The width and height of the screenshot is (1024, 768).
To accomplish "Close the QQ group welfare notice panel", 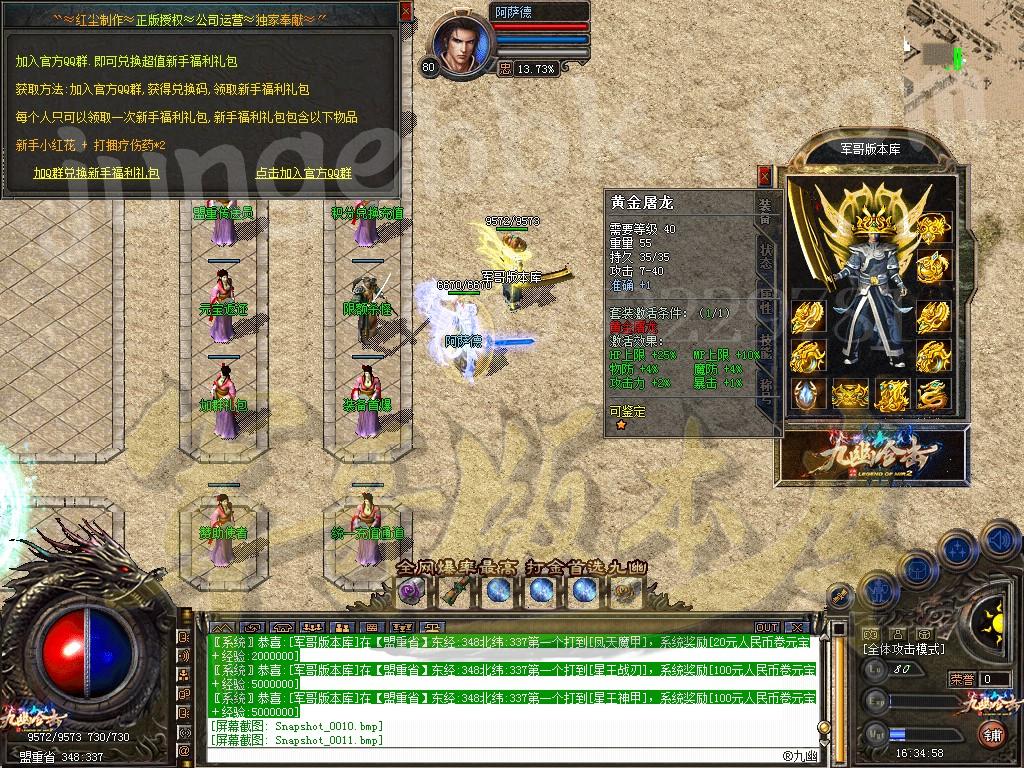I will click(x=405, y=12).
